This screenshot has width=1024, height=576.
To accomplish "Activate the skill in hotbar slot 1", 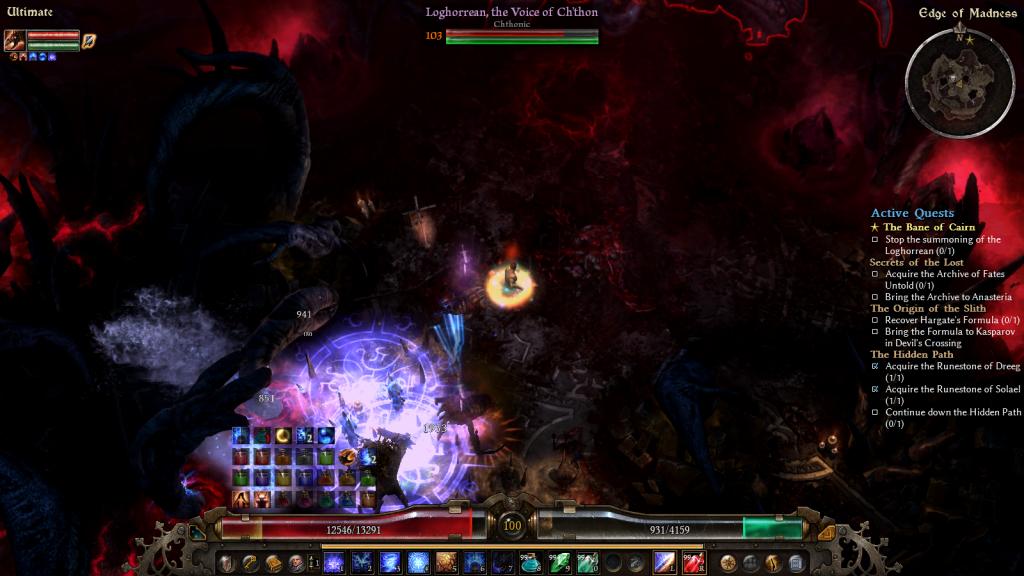I will coord(332,563).
